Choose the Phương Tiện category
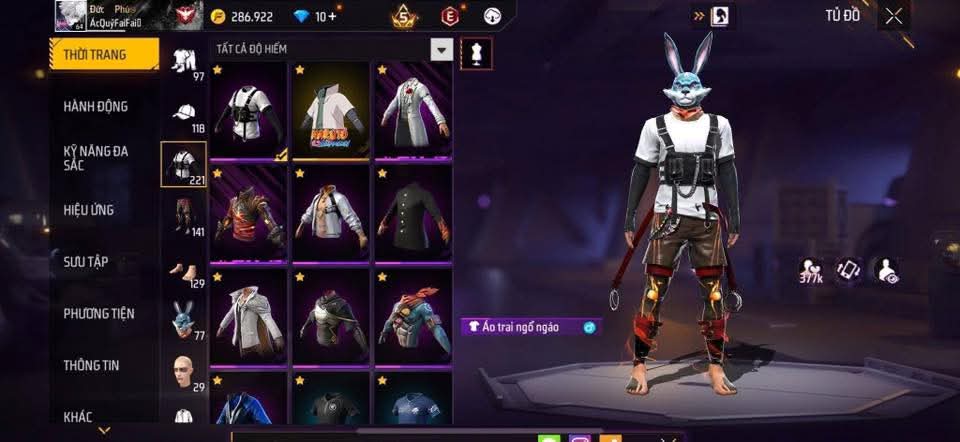960x442 pixels. (x=98, y=314)
